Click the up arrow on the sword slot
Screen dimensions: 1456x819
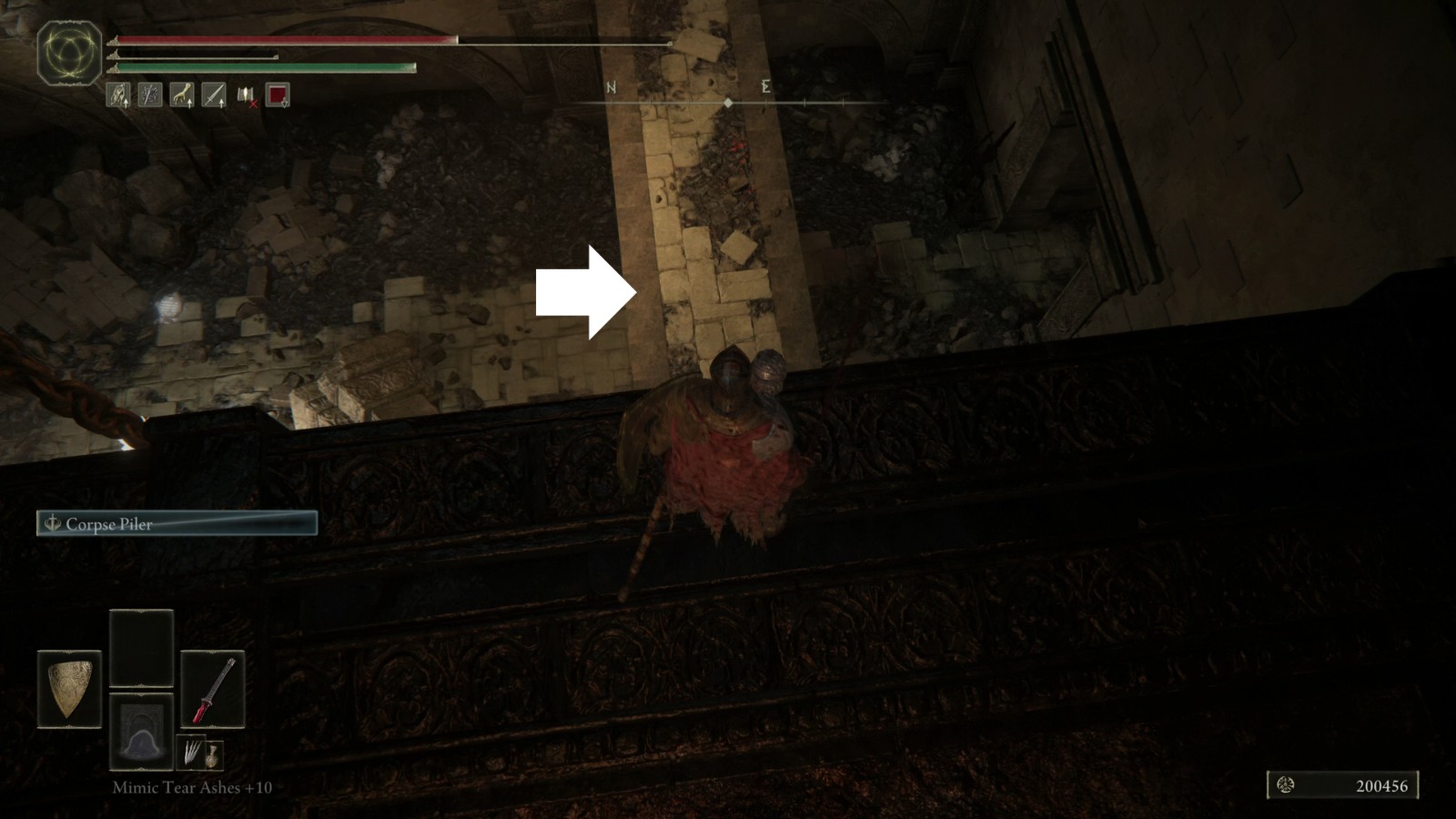(221, 103)
